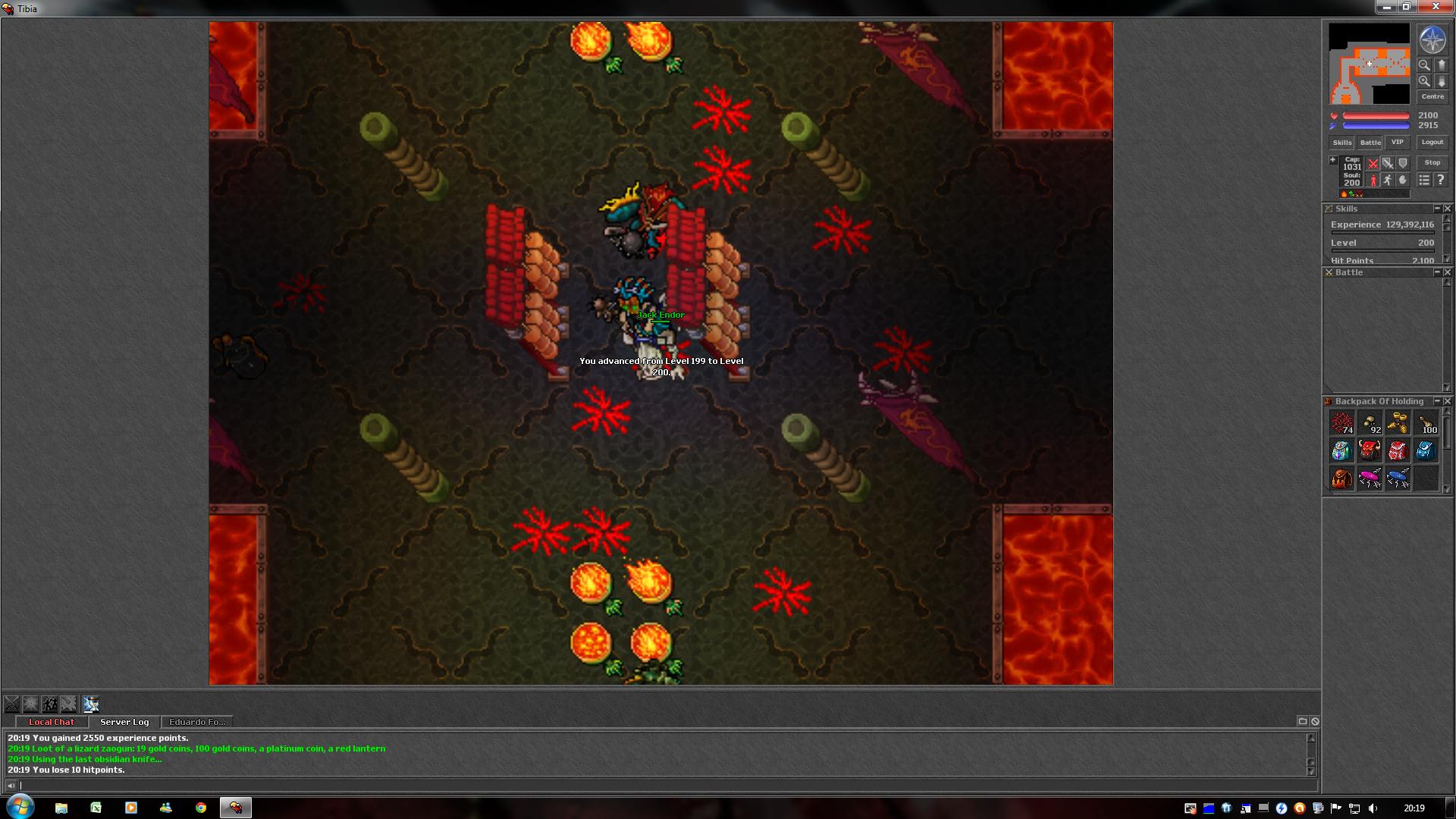
Task: Select the red demon backpack slot
Action: point(1369,450)
